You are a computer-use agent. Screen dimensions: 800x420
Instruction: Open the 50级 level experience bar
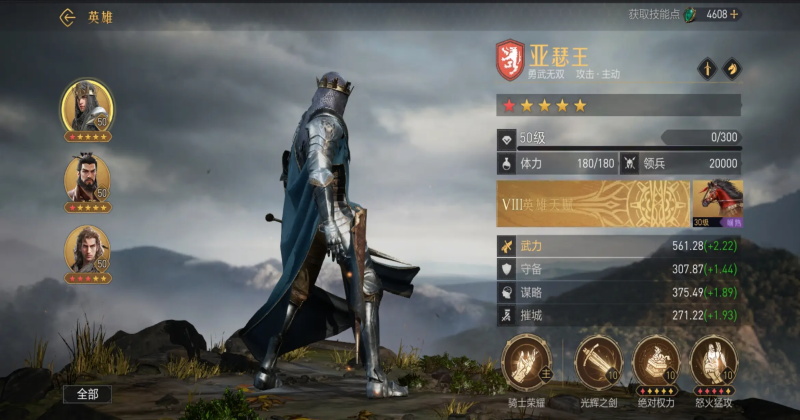click(x=618, y=137)
